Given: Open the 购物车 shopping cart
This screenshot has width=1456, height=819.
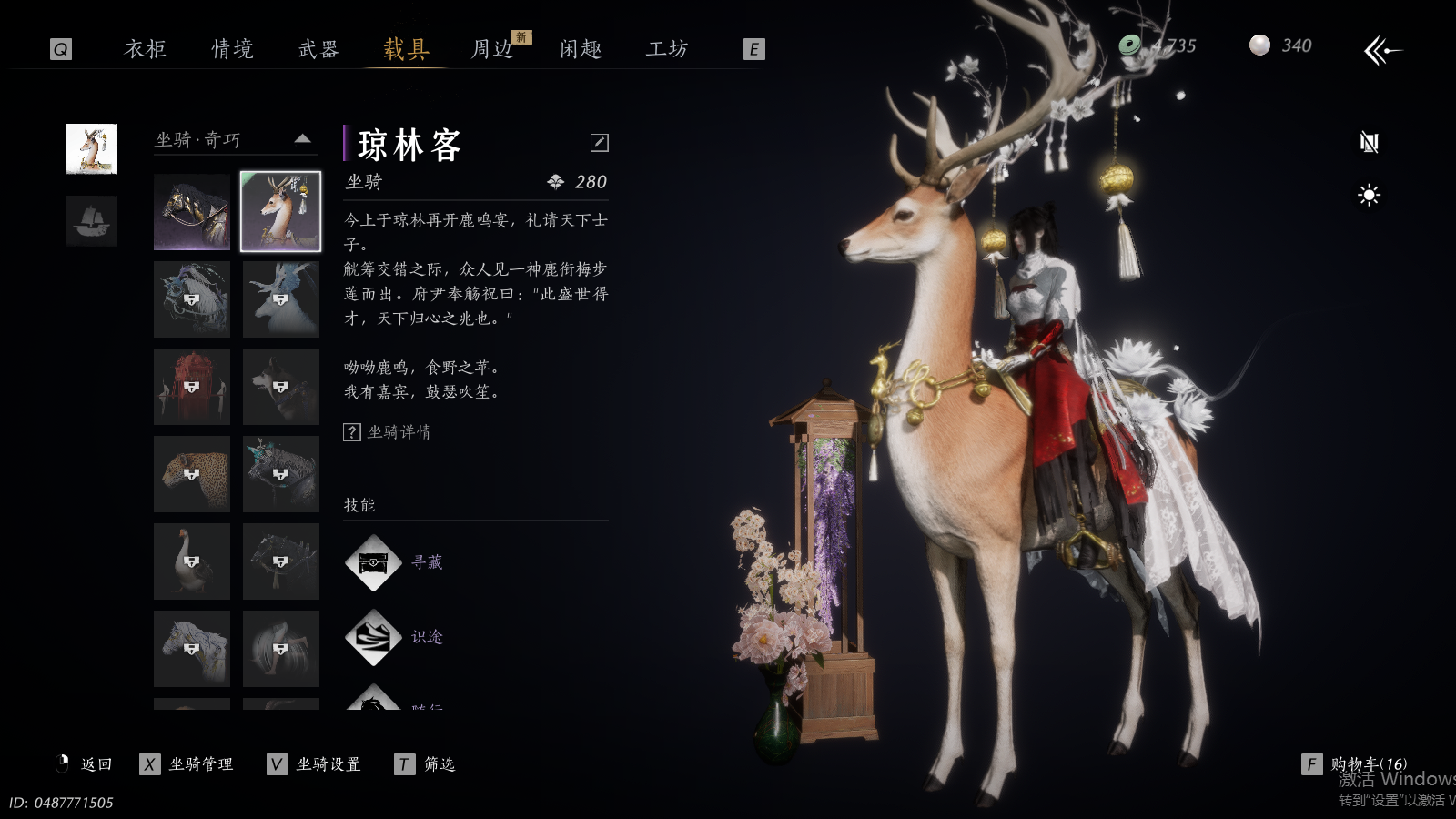Looking at the screenshot, I should pos(1358,764).
